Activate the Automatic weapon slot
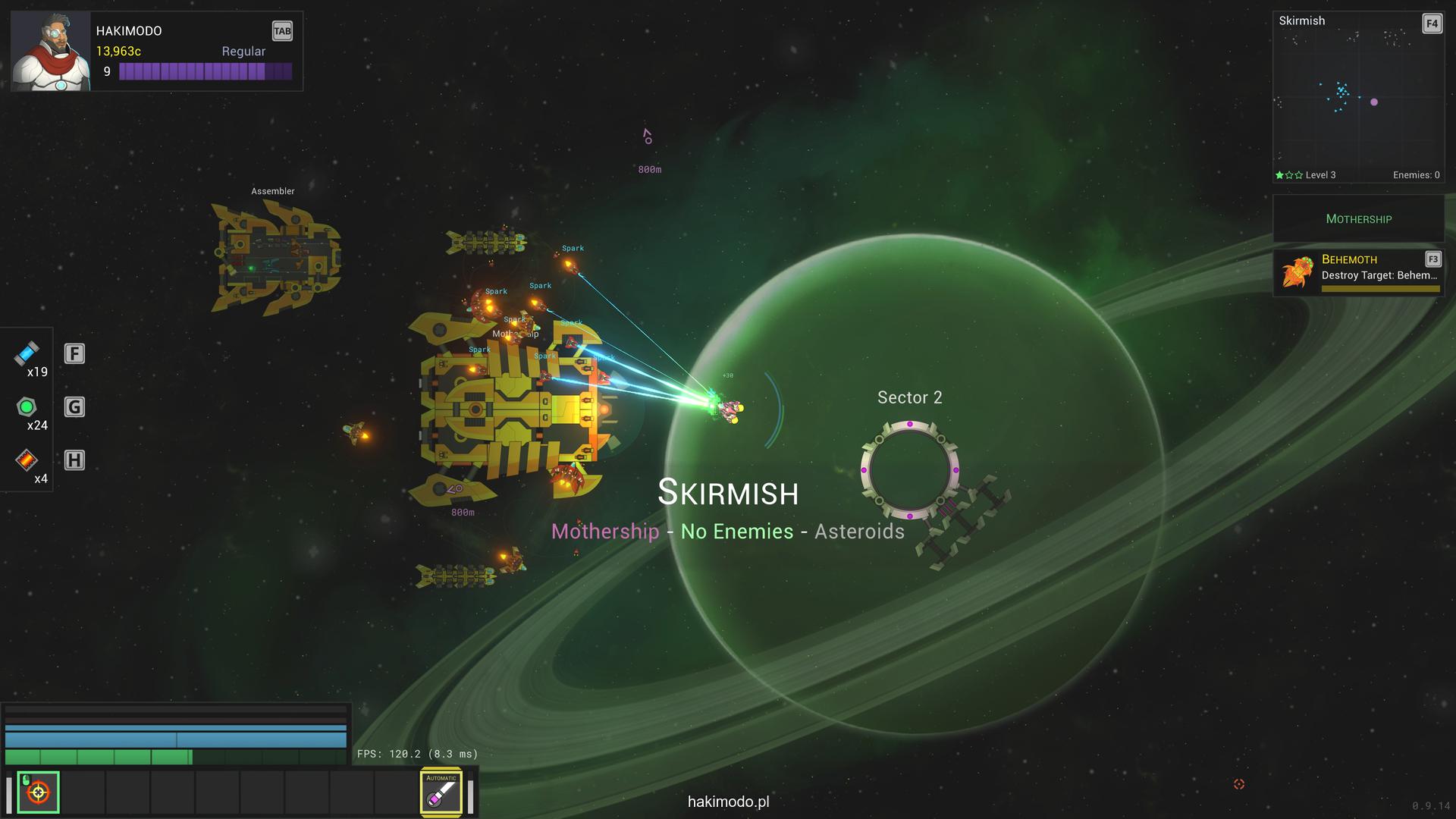Viewport: 1456px width, 819px height. [x=441, y=792]
